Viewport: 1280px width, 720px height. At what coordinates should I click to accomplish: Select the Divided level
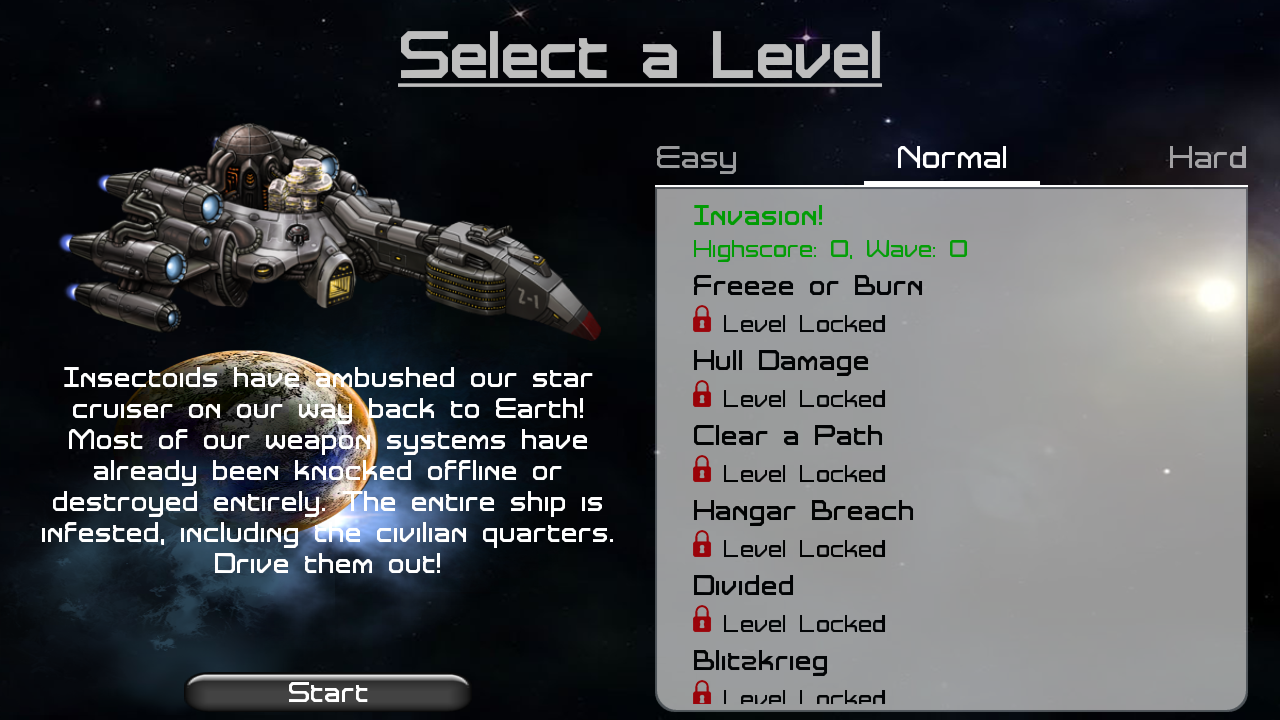pyautogui.click(x=744, y=586)
